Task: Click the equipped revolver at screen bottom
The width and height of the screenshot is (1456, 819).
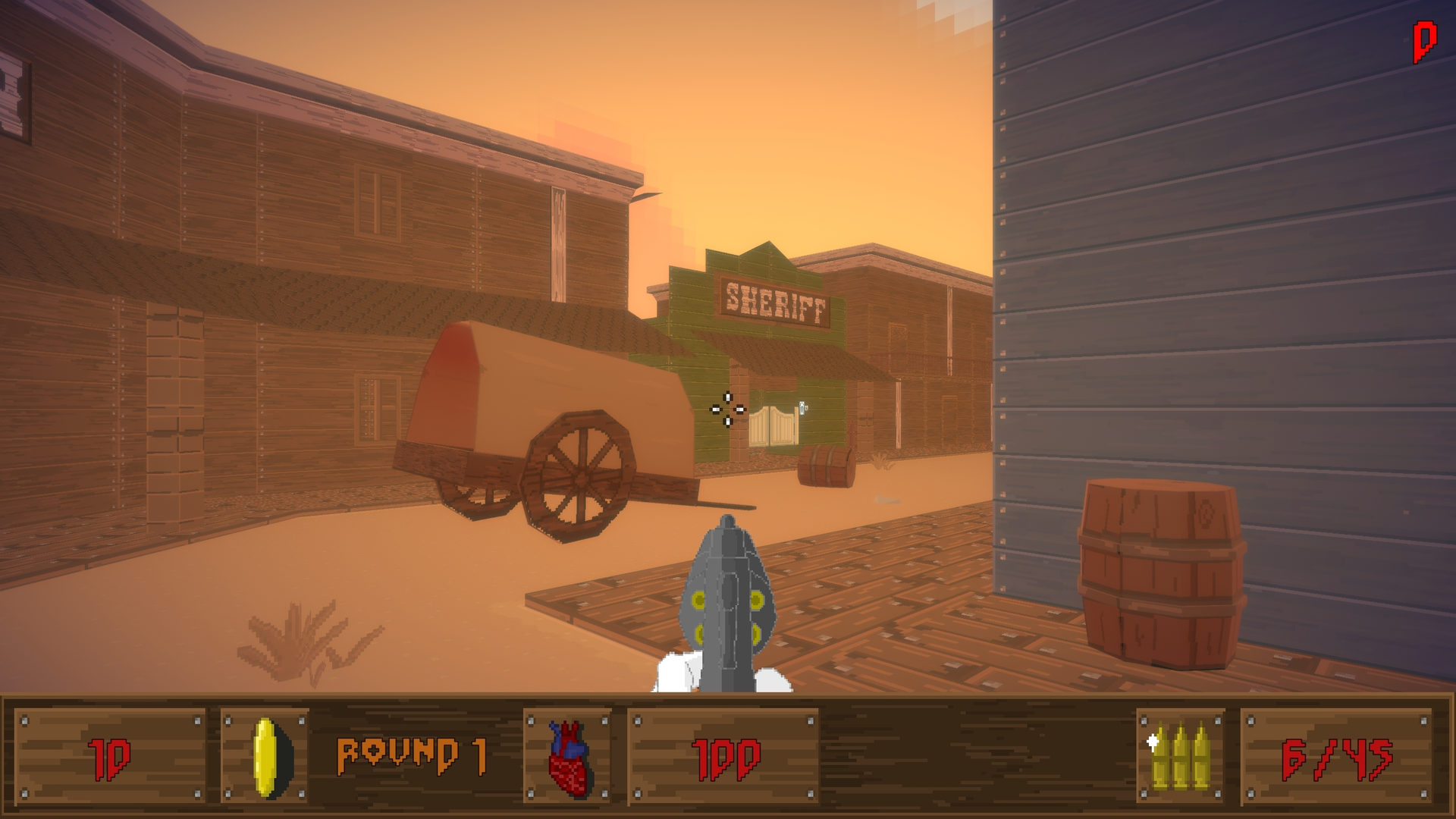Action: (730, 607)
